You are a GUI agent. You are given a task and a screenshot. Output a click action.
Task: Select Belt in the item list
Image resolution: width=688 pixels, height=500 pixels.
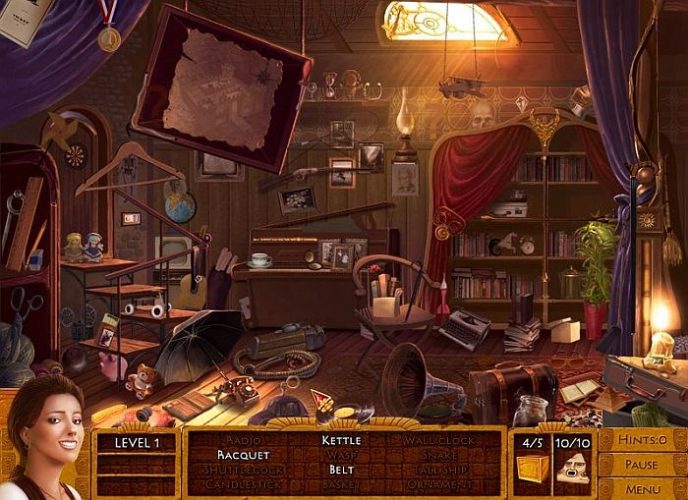341,469
